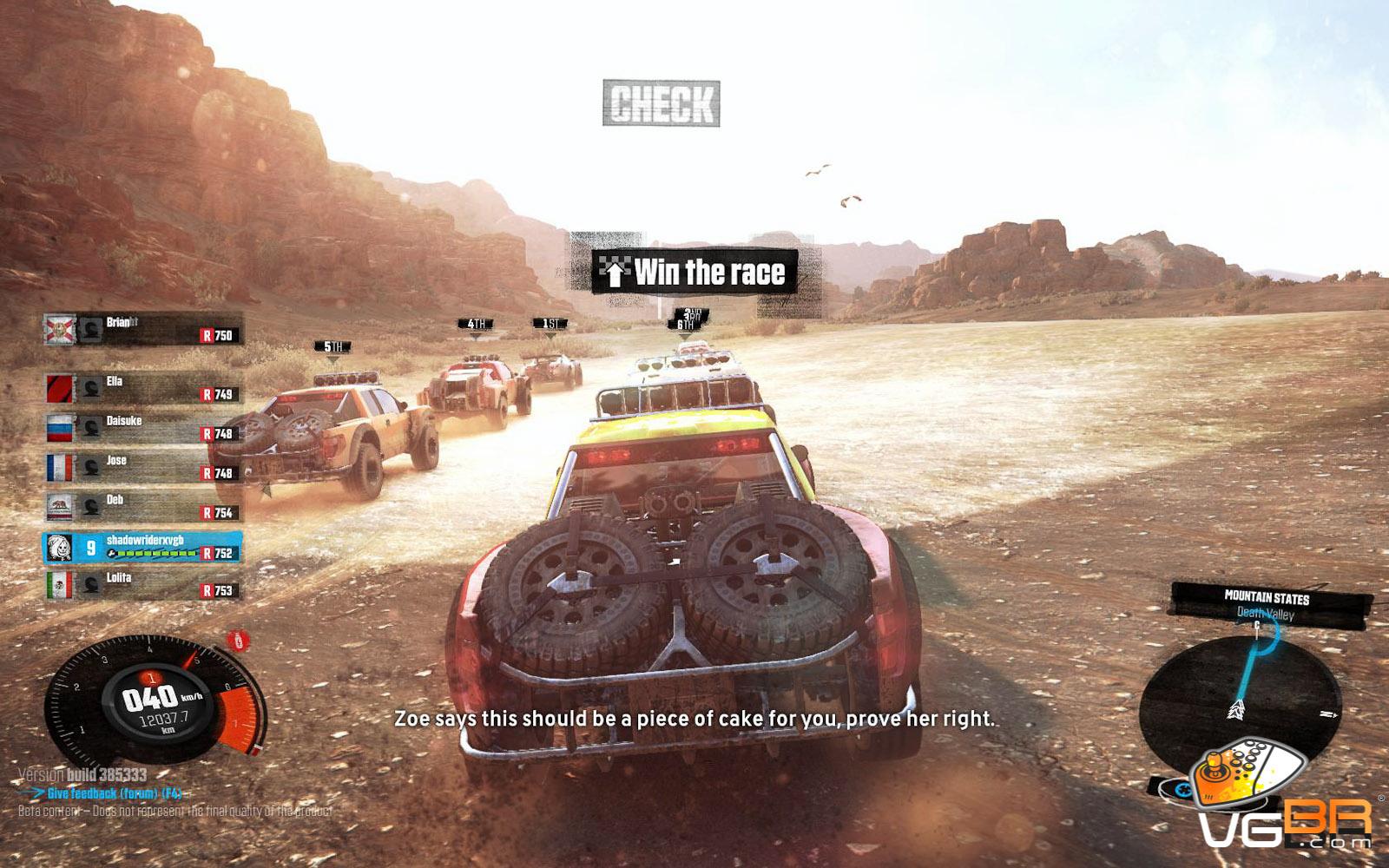
Task: Select Brian's row in the racer list
Action: pyautogui.click(x=143, y=329)
